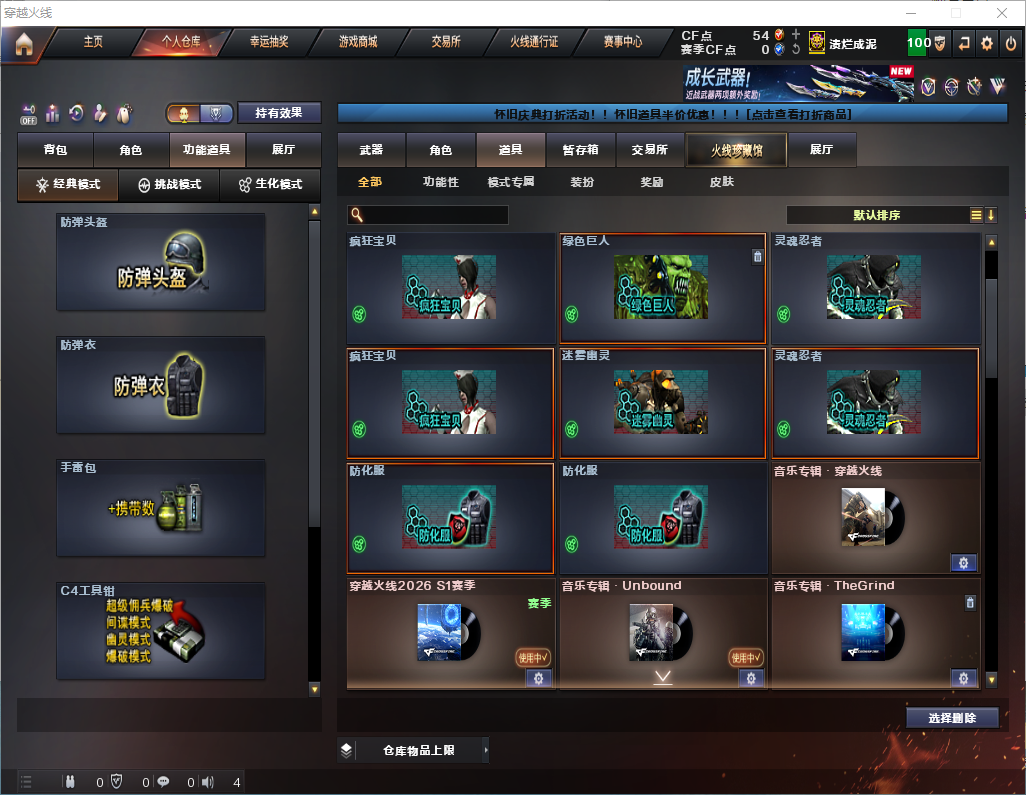Select the 绿色巨人 item card

click(x=663, y=288)
